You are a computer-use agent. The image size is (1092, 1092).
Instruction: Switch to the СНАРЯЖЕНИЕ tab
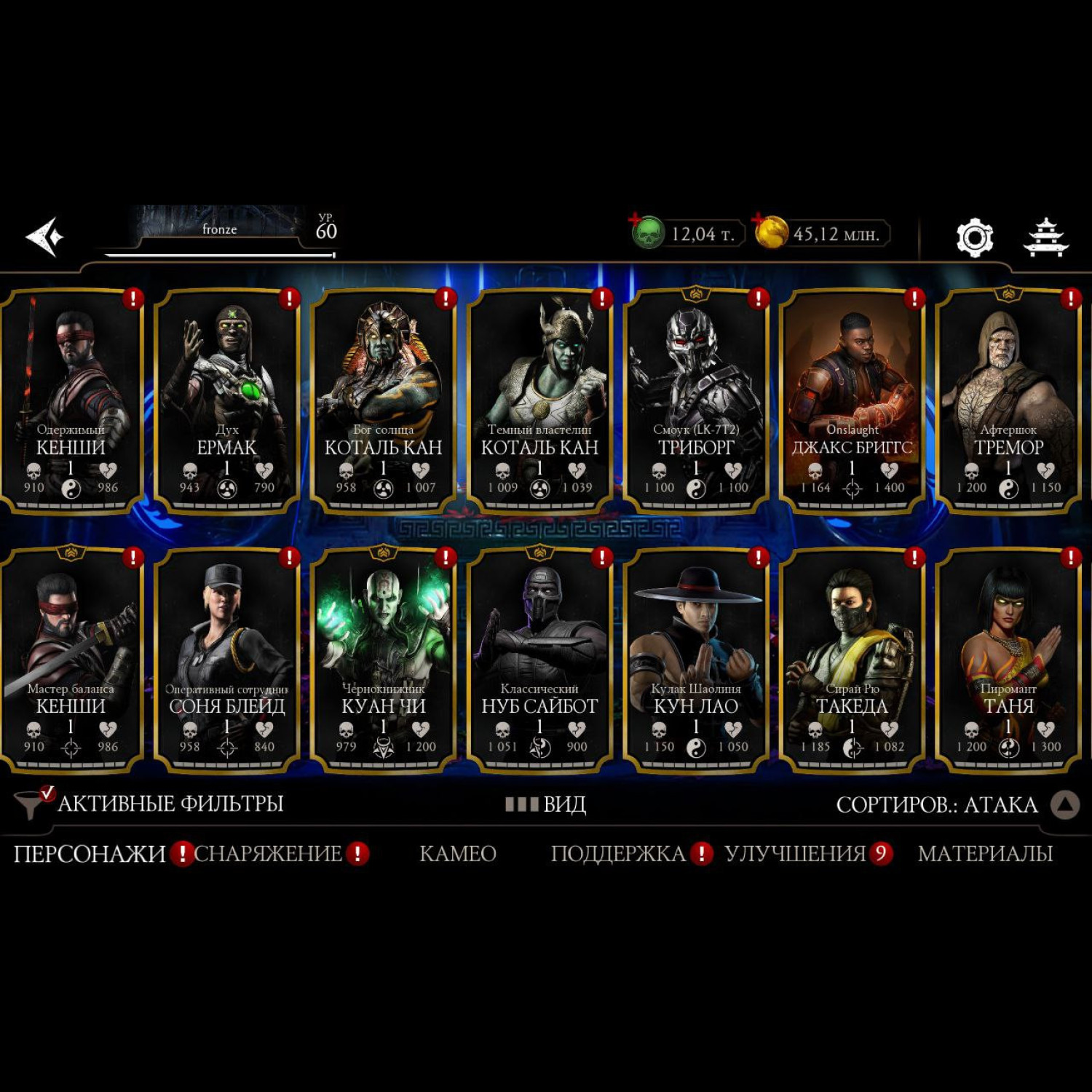point(268,853)
